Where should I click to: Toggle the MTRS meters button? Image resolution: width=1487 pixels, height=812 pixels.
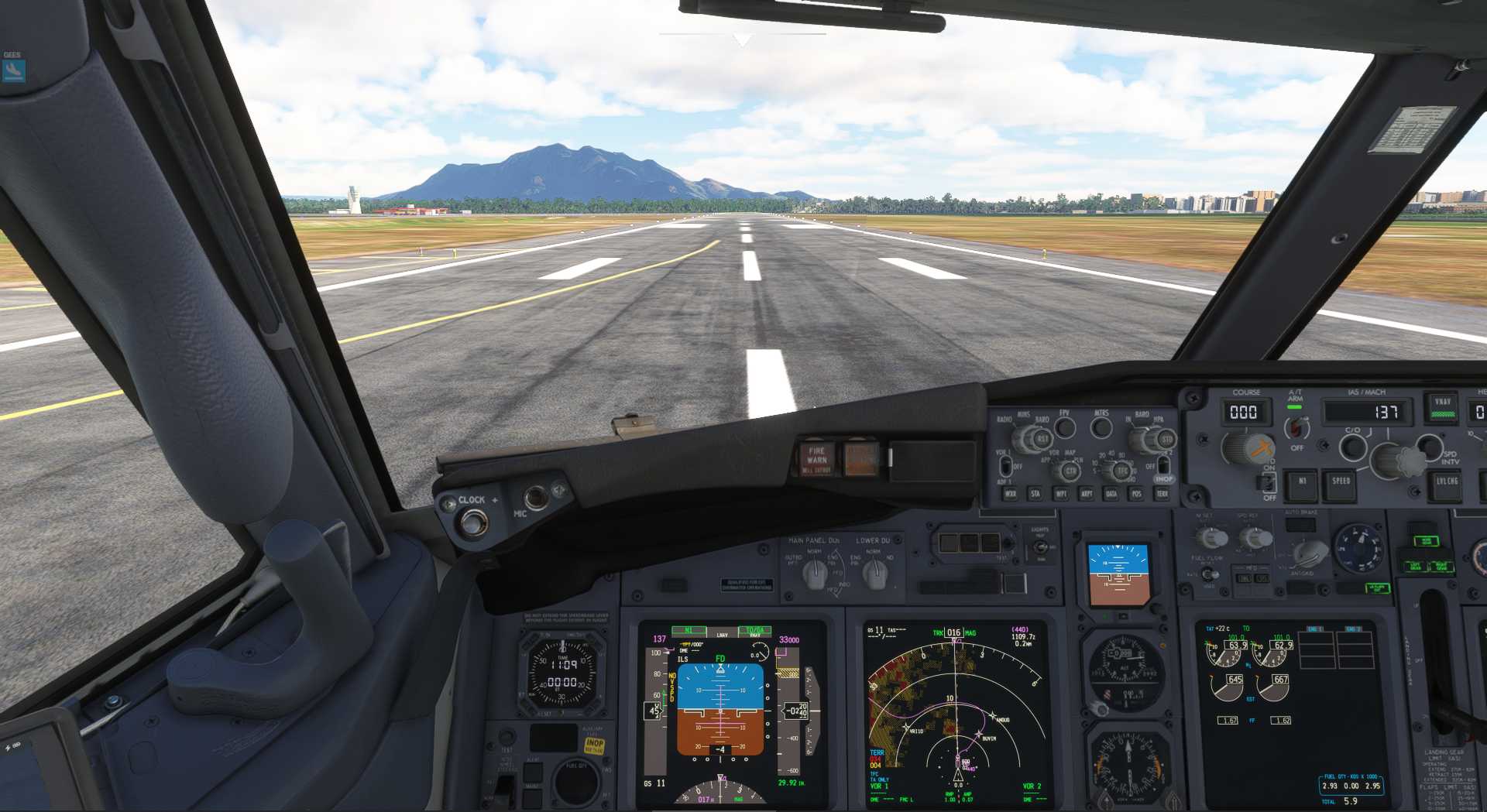click(x=1101, y=427)
